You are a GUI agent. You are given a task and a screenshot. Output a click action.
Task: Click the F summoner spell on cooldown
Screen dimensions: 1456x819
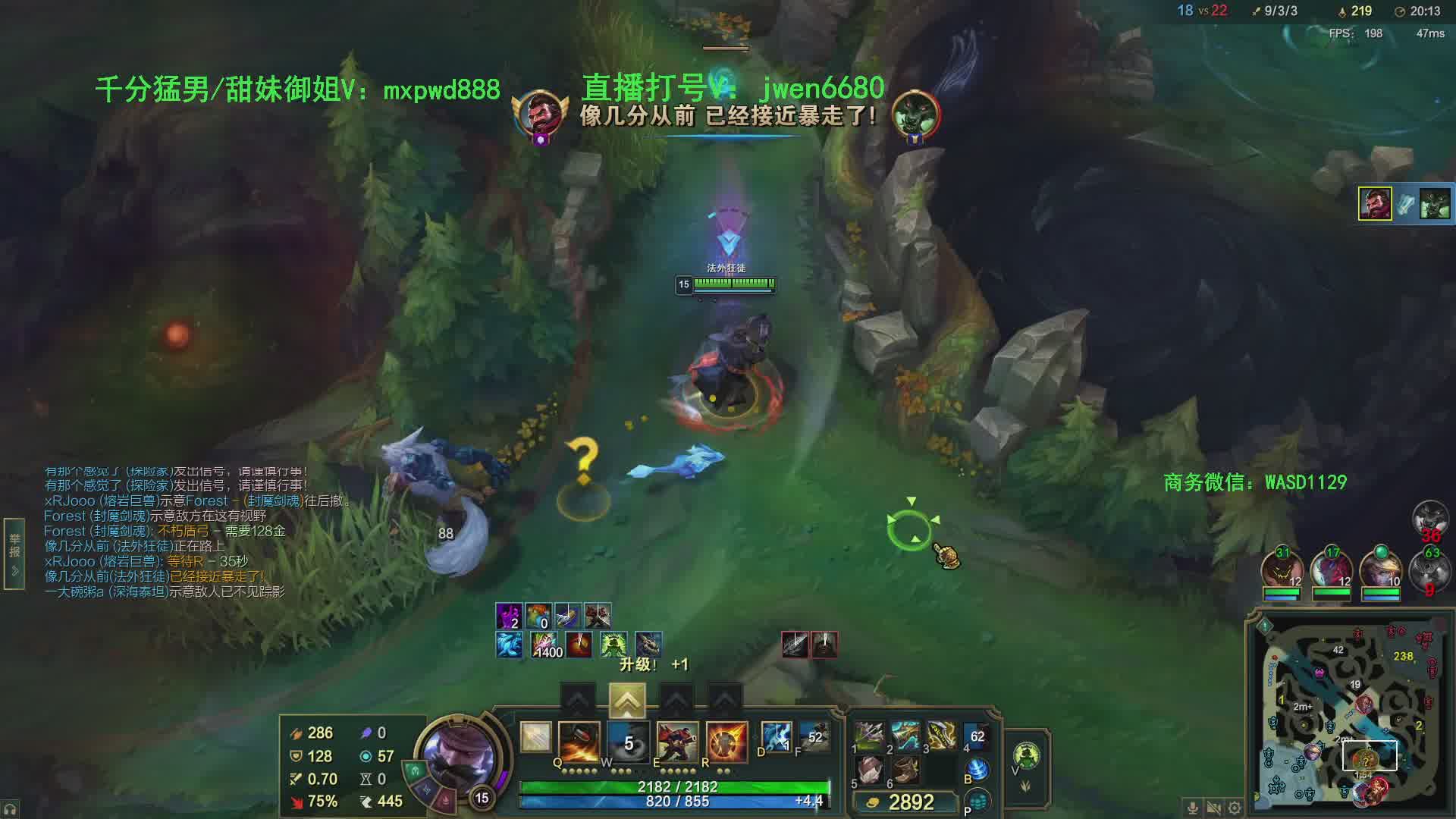pyautogui.click(x=814, y=737)
